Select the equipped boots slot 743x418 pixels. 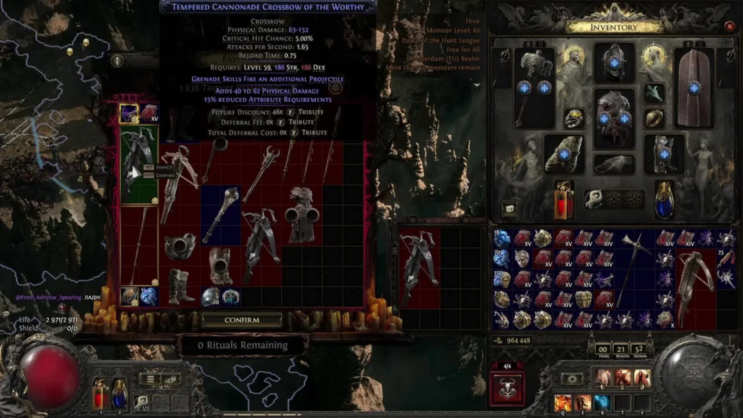(665, 154)
